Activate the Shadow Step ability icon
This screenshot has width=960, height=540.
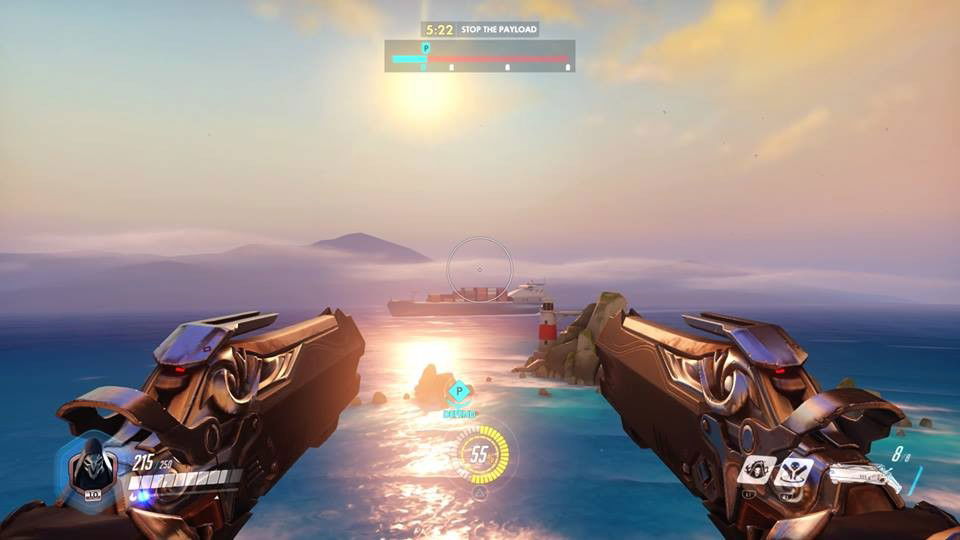795,472
